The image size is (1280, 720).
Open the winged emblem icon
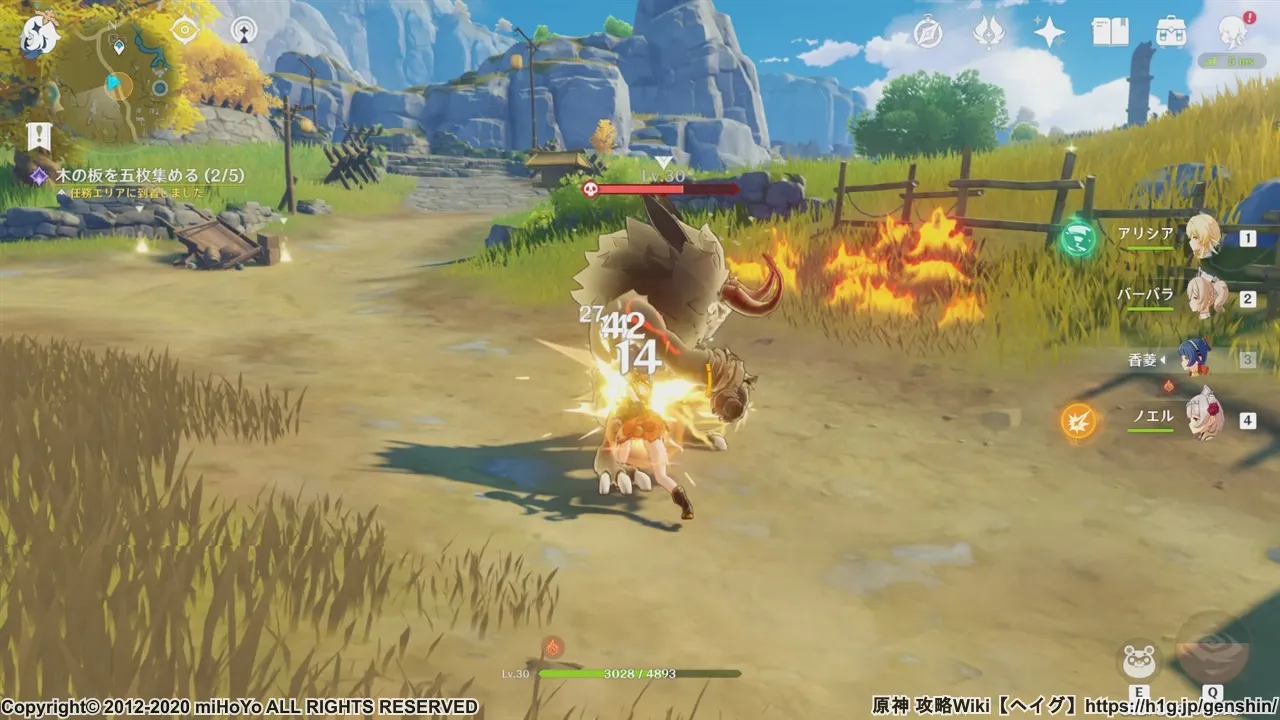click(989, 32)
